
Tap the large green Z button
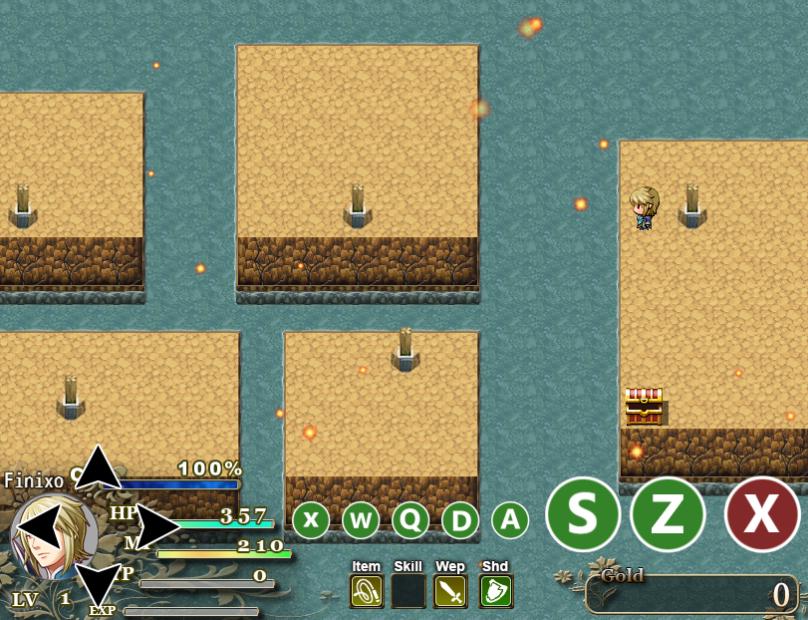[x=668, y=514]
